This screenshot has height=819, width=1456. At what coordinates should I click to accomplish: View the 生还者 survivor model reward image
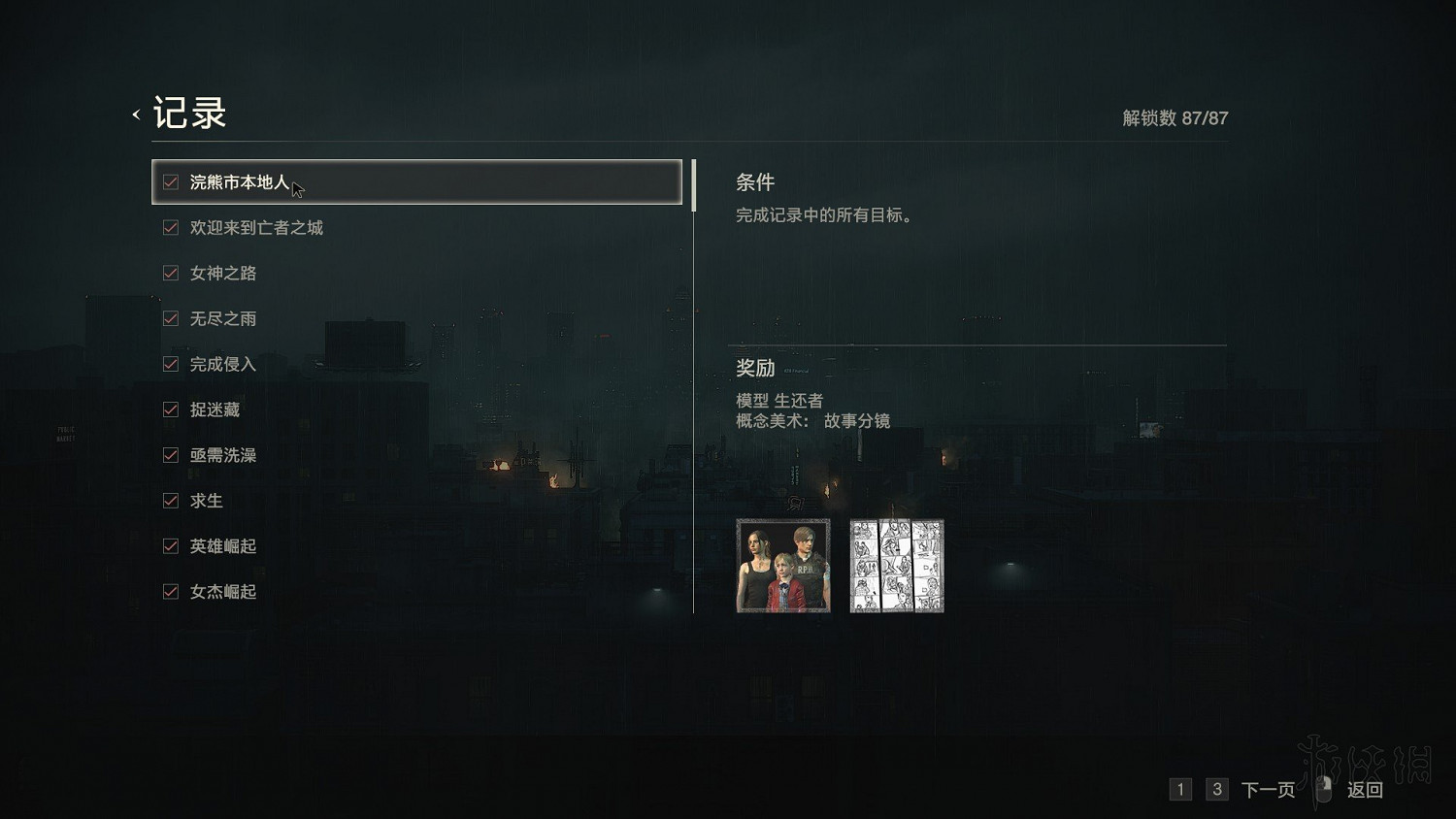[782, 566]
